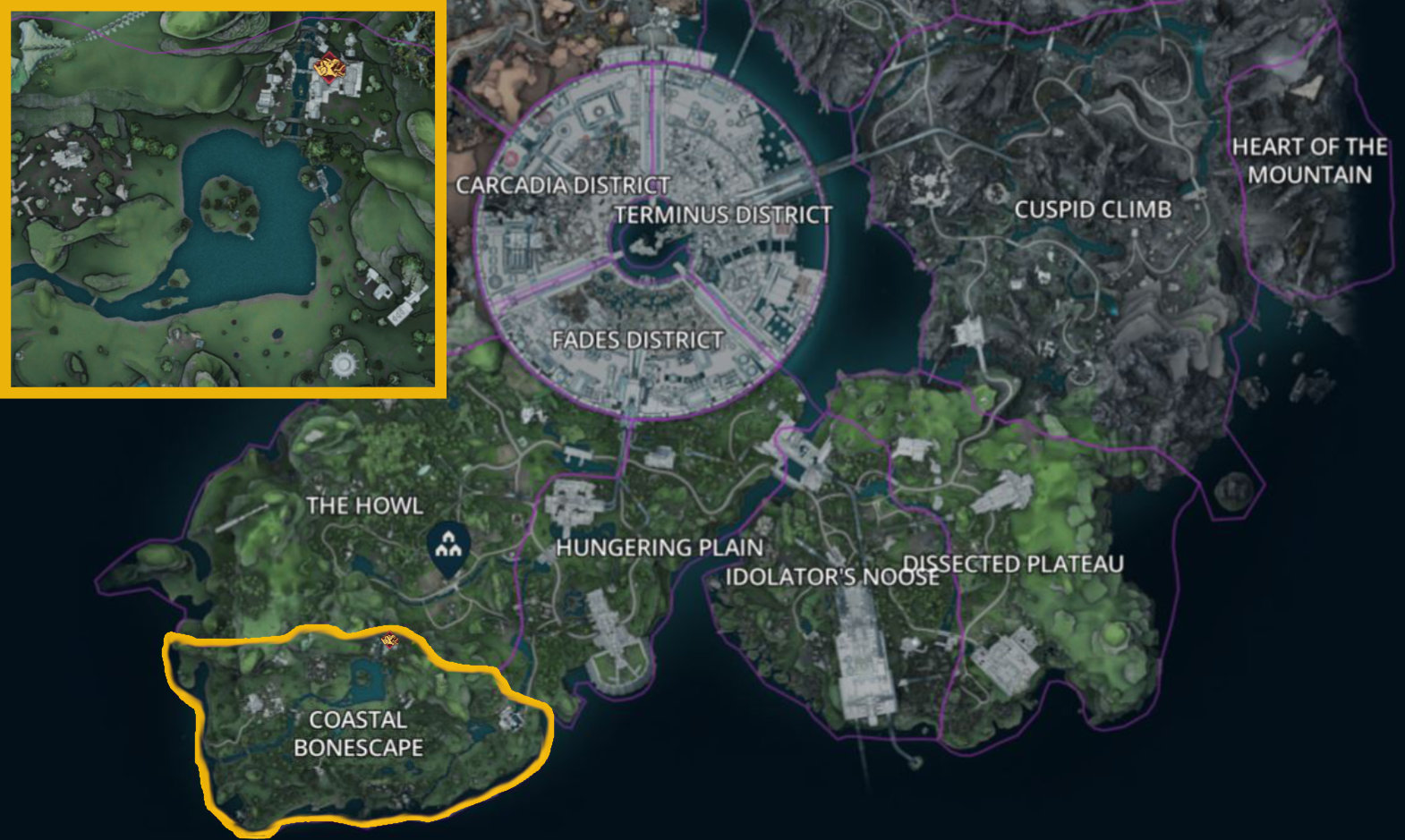Open the Fades District region
Viewport: 1405px width, 840px height.
pos(637,340)
